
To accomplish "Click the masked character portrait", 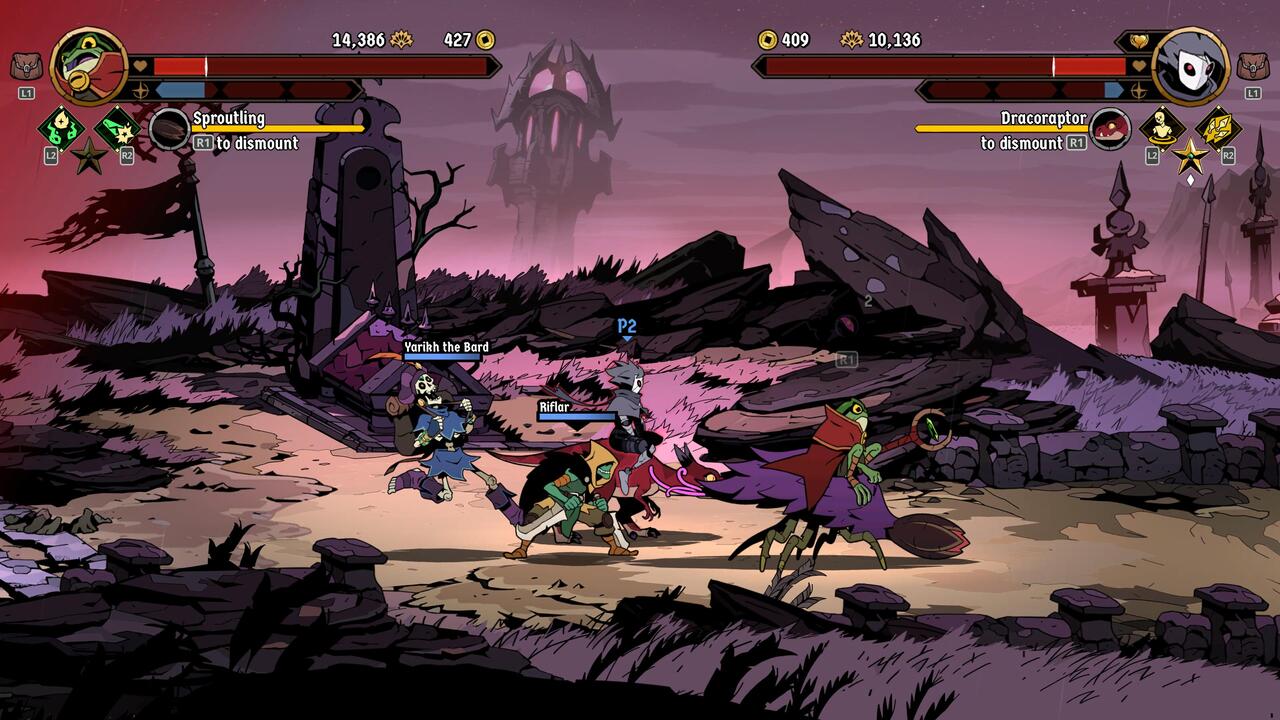I will 1190,65.
